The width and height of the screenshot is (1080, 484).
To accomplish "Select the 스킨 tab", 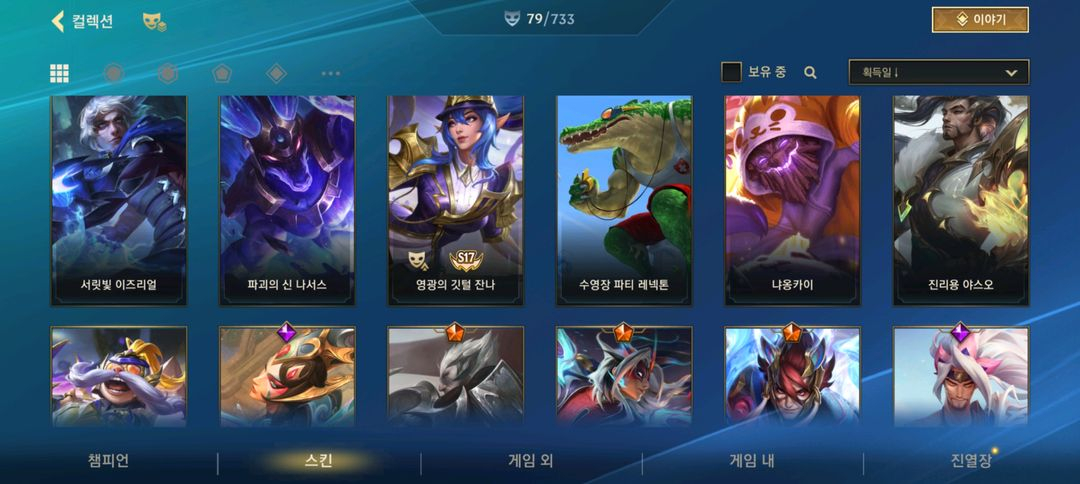I will pyautogui.click(x=318, y=461).
